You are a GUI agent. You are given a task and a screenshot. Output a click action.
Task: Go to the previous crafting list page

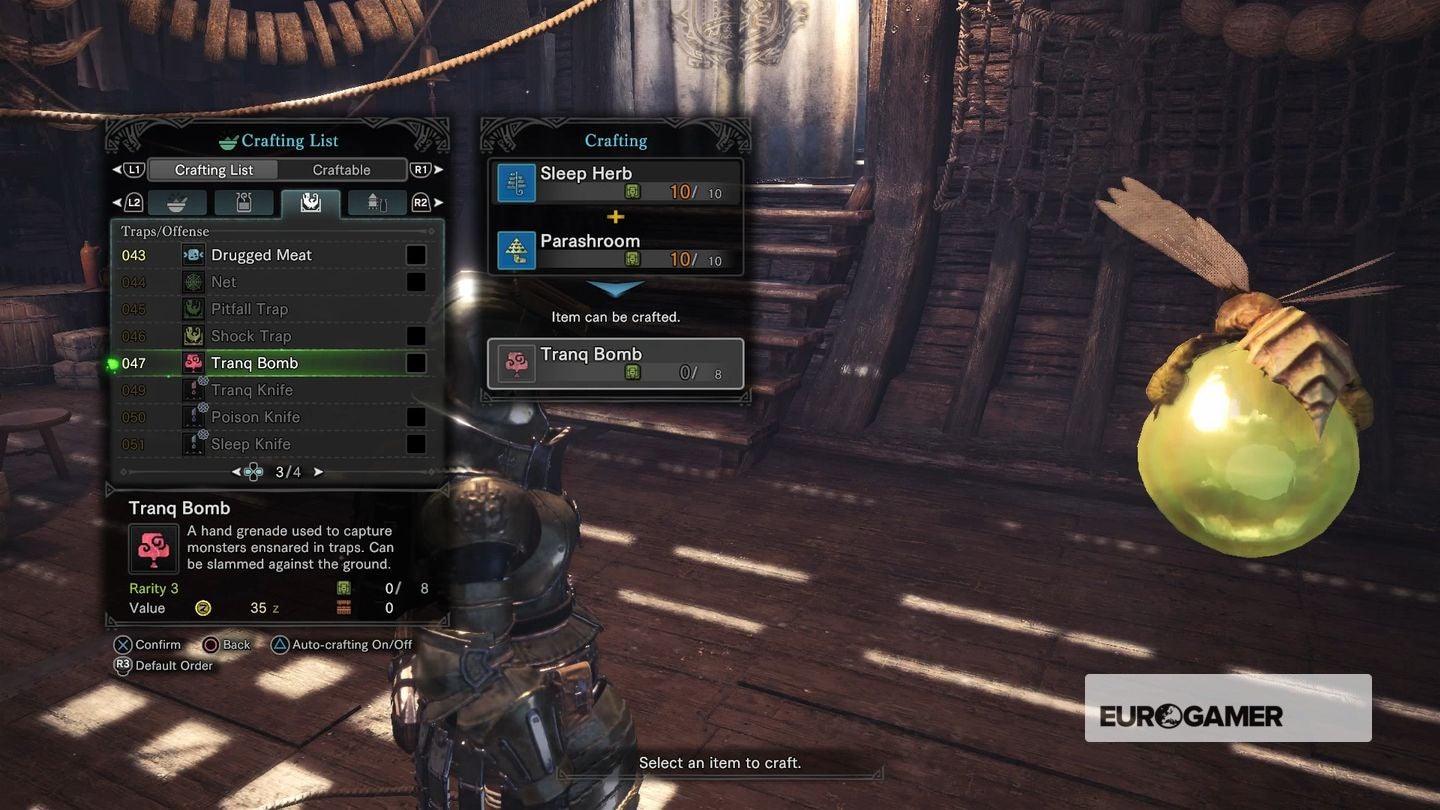click(x=237, y=472)
